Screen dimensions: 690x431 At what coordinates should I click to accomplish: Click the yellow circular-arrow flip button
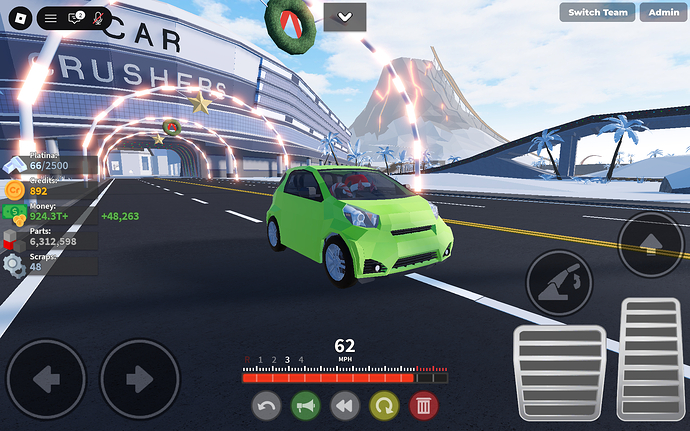tap(384, 405)
